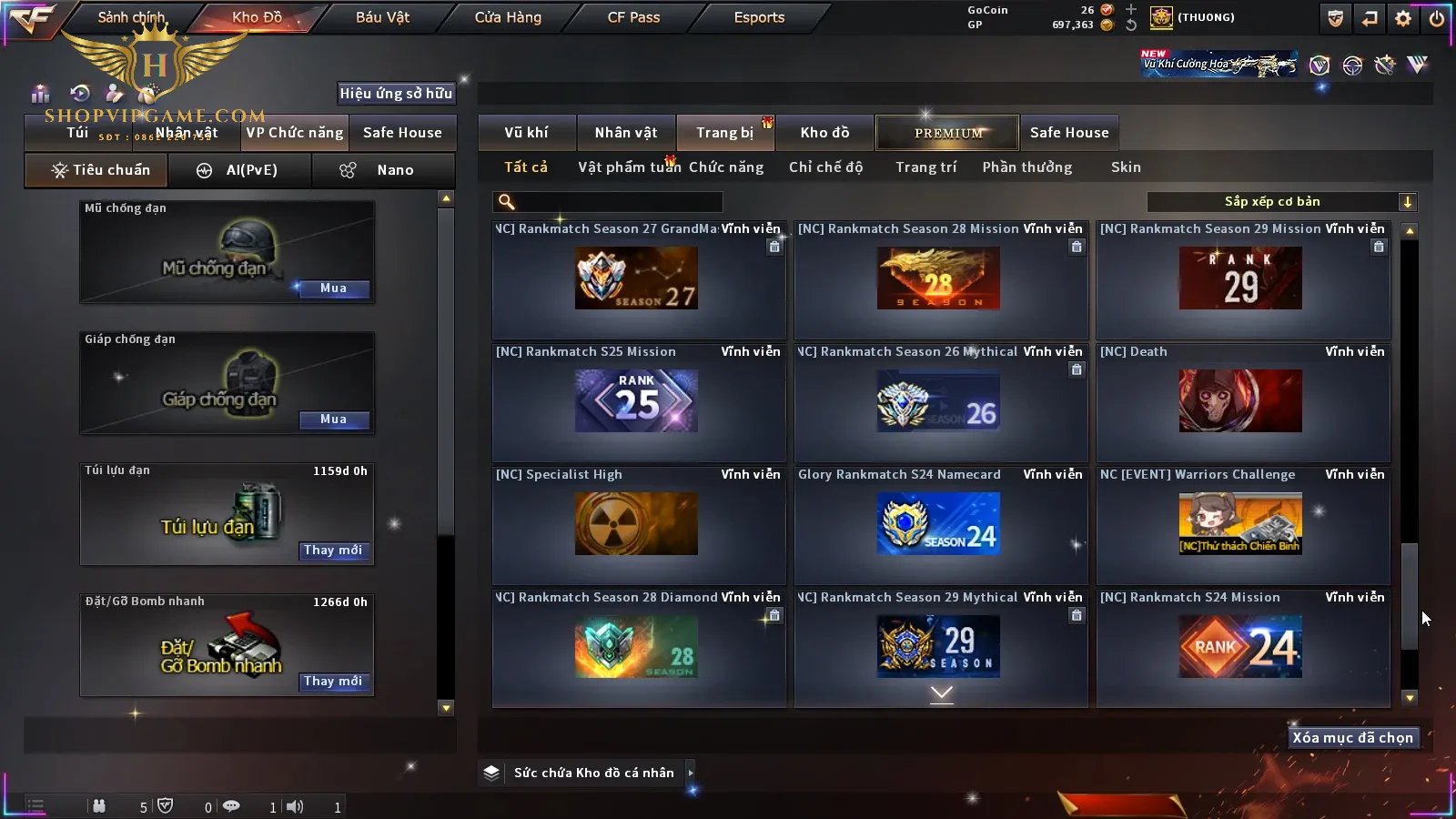Open the Cửa Hàng shop menu

pos(508,17)
